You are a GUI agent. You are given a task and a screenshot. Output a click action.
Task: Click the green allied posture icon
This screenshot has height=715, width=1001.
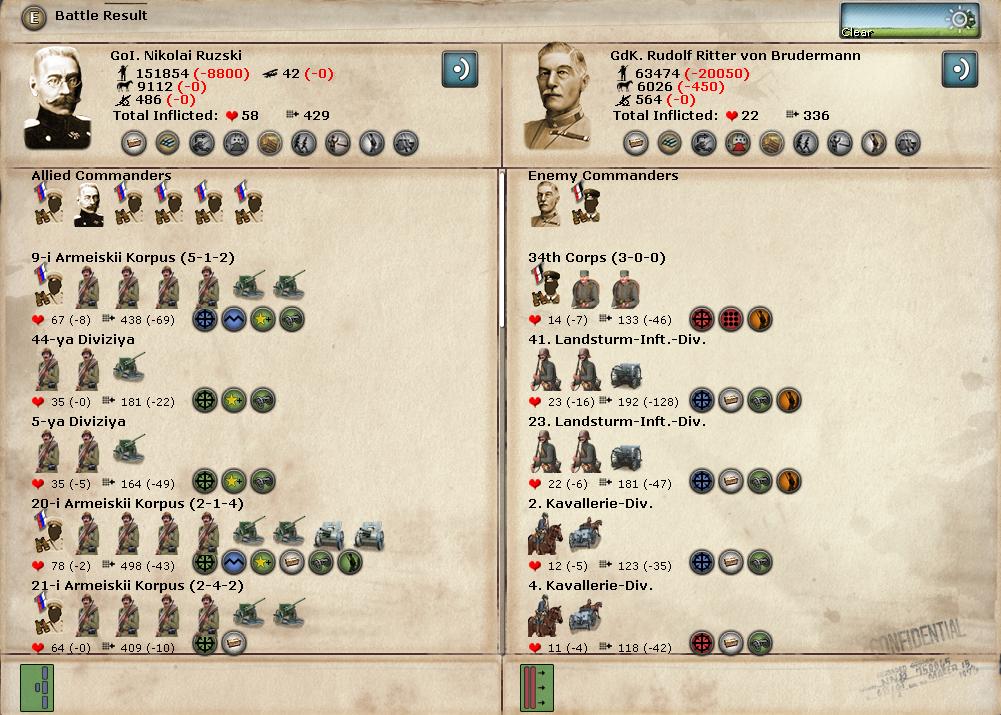tap(37, 688)
